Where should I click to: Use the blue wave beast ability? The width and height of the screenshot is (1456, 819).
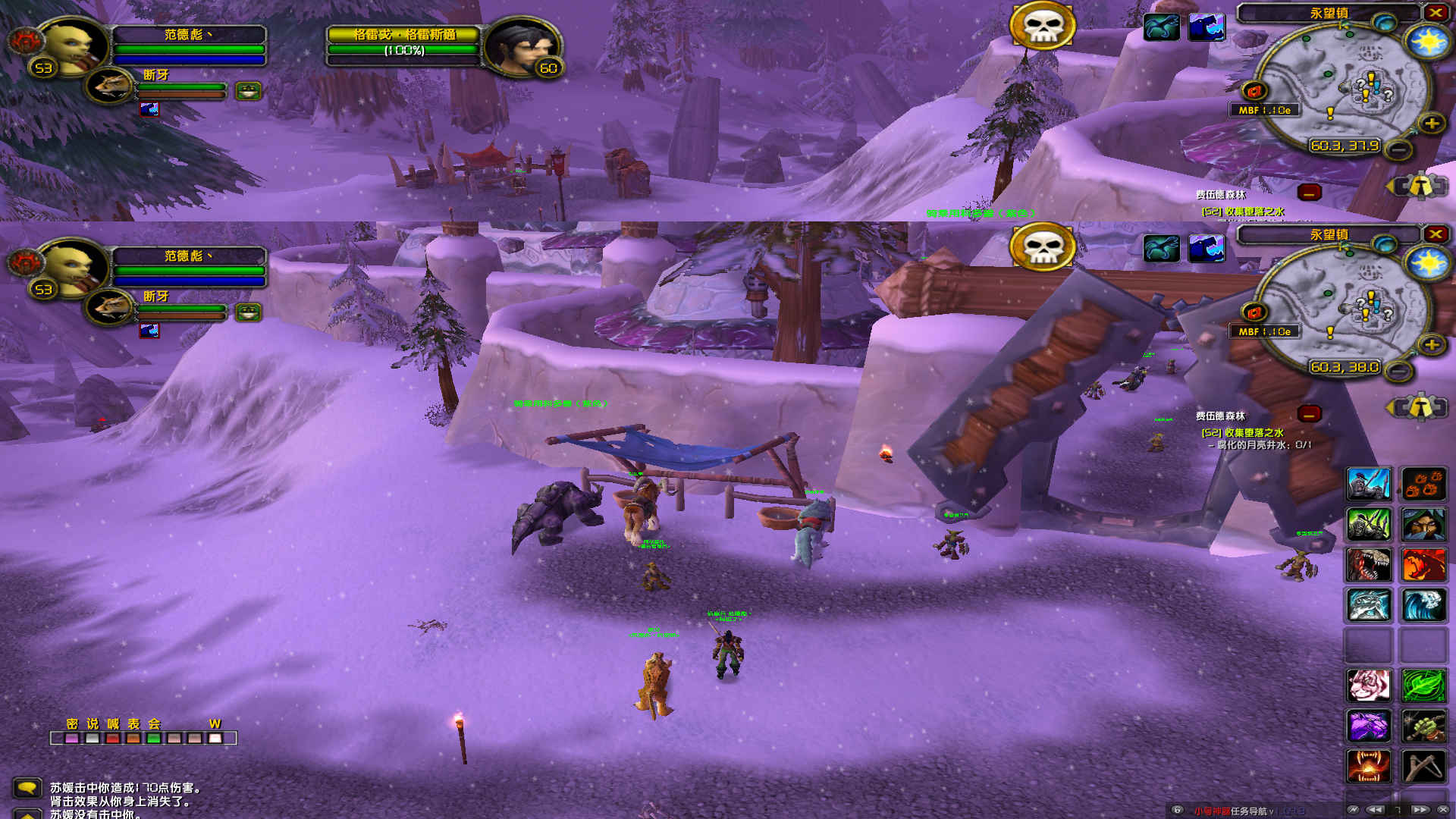[1423, 605]
